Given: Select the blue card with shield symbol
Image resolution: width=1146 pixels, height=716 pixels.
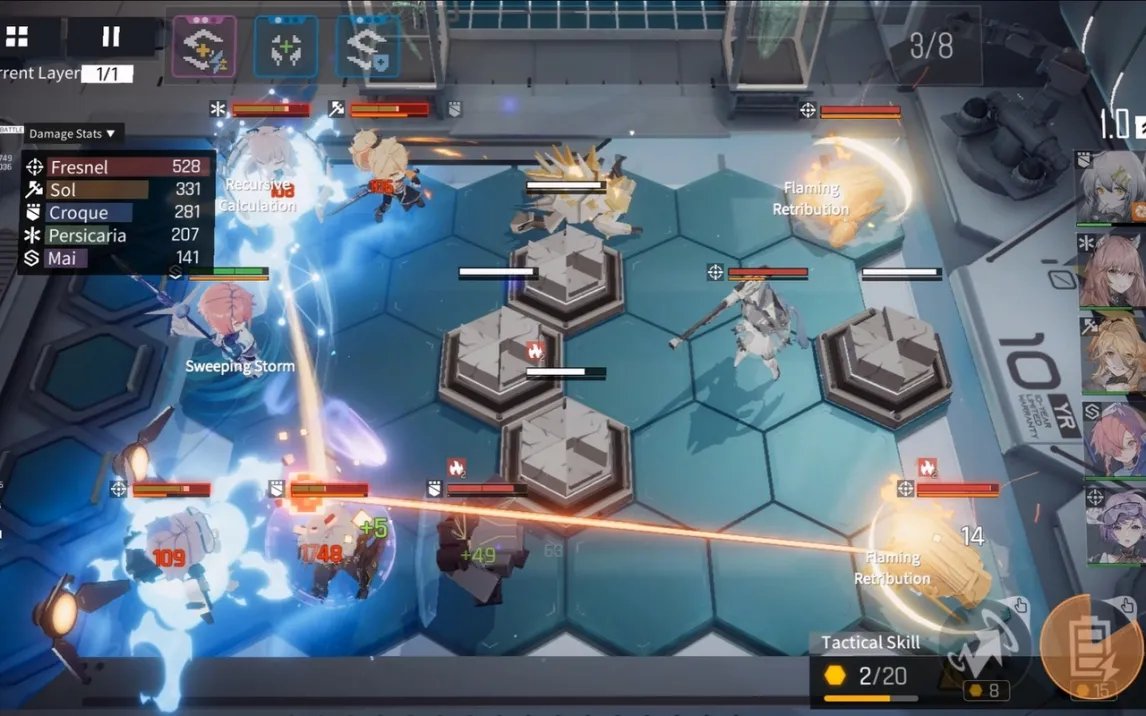Looking at the screenshot, I should pyautogui.click(x=367, y=46).
